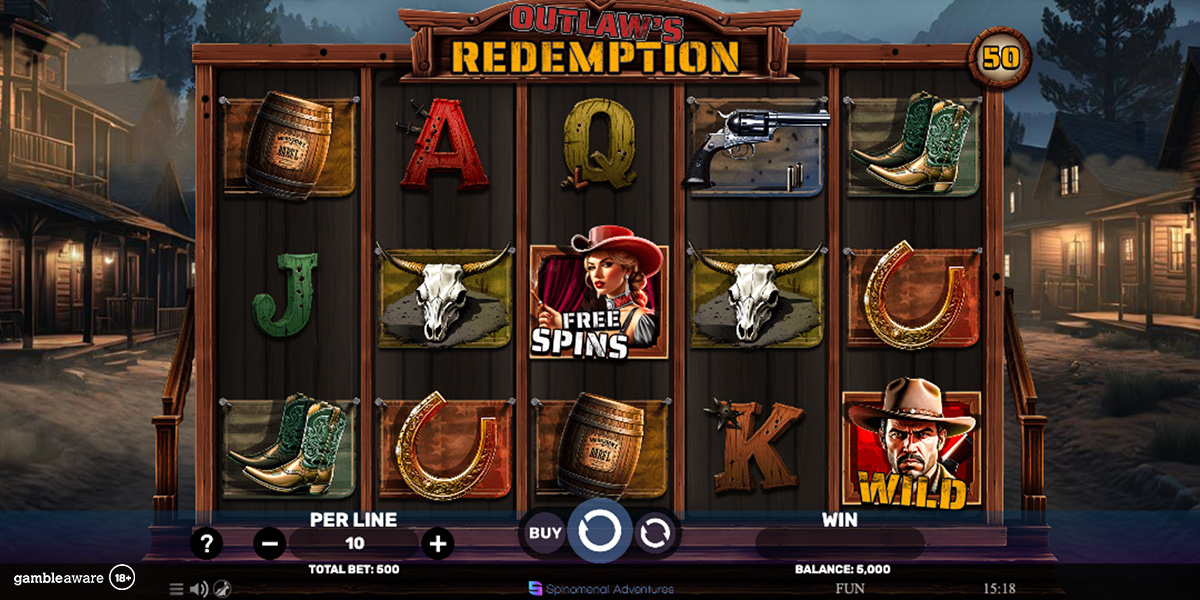Toggle the sound speaker icon
Screen dimensions: 1200x600
click(x=198, y=589)
